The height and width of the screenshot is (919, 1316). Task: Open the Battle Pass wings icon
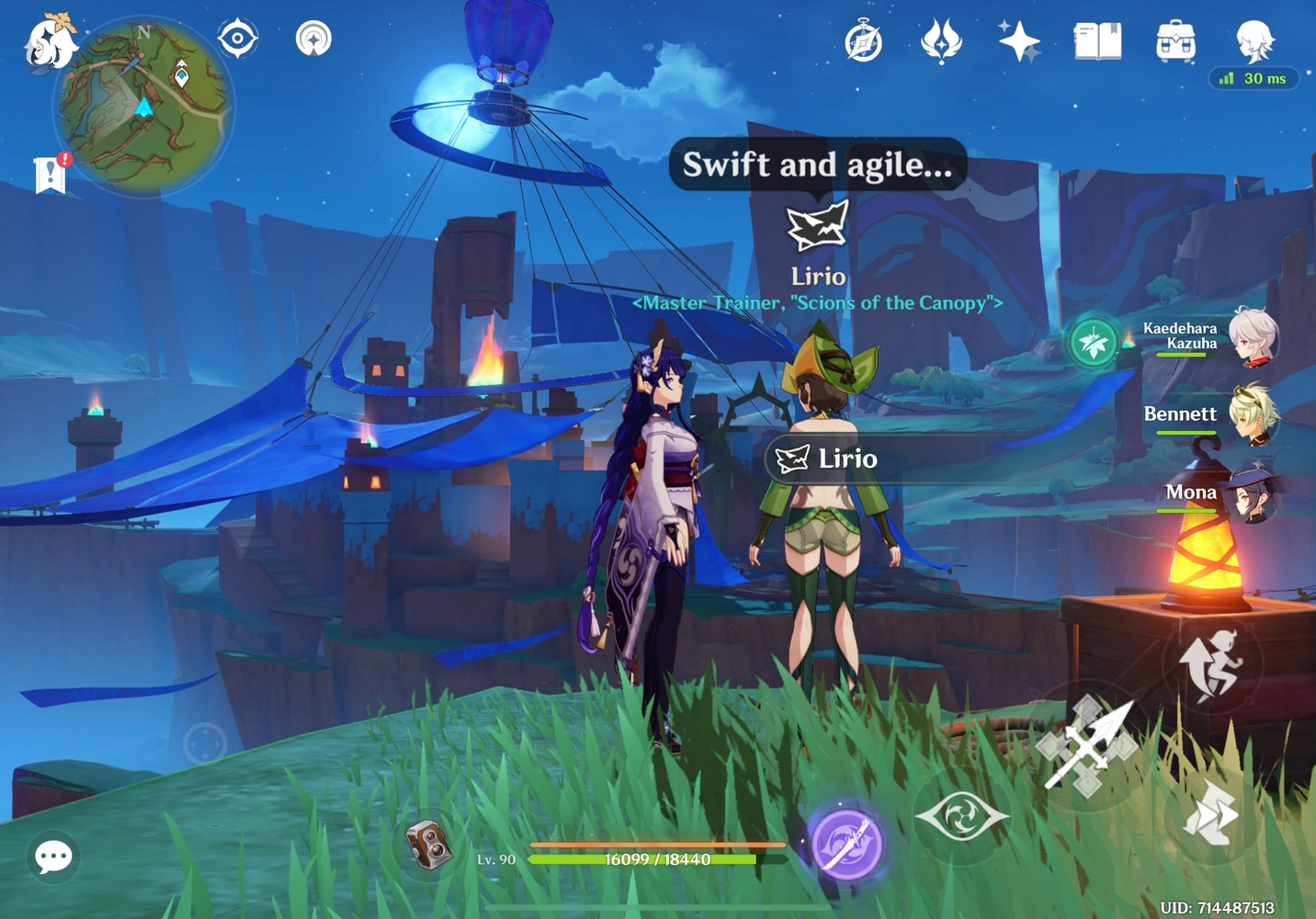pyautogui.click(x=942, y=40)
